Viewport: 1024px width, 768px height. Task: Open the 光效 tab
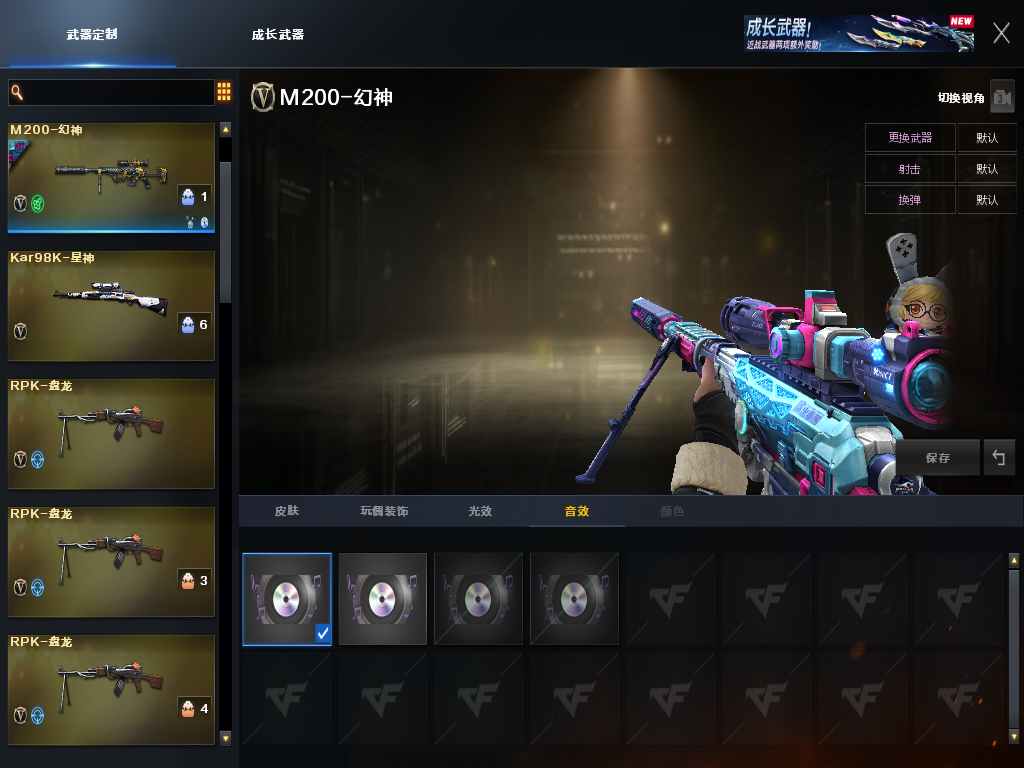pyautogui.click(x=480, y=511)
